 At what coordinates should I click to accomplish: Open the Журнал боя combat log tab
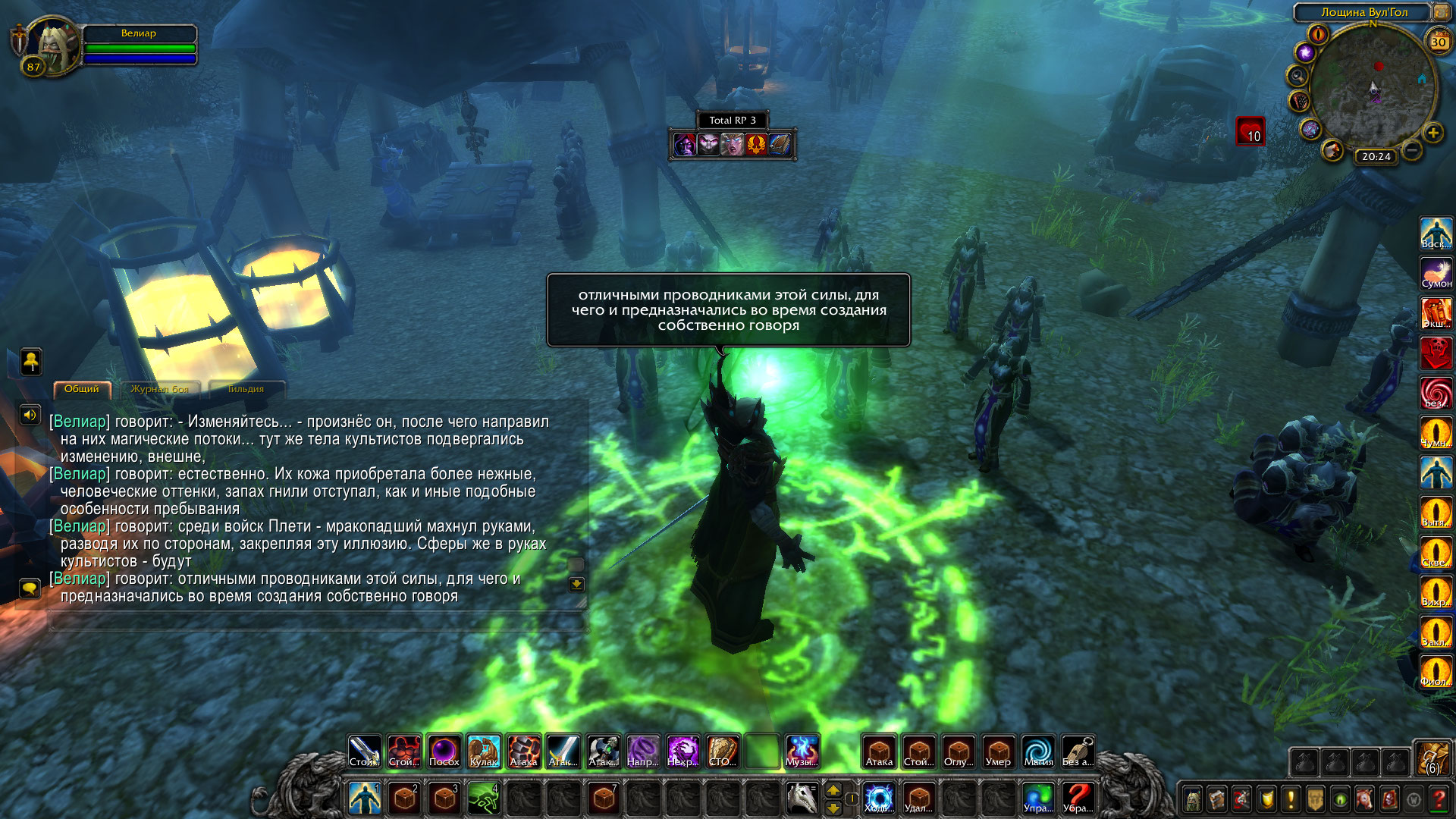point(159,389)
